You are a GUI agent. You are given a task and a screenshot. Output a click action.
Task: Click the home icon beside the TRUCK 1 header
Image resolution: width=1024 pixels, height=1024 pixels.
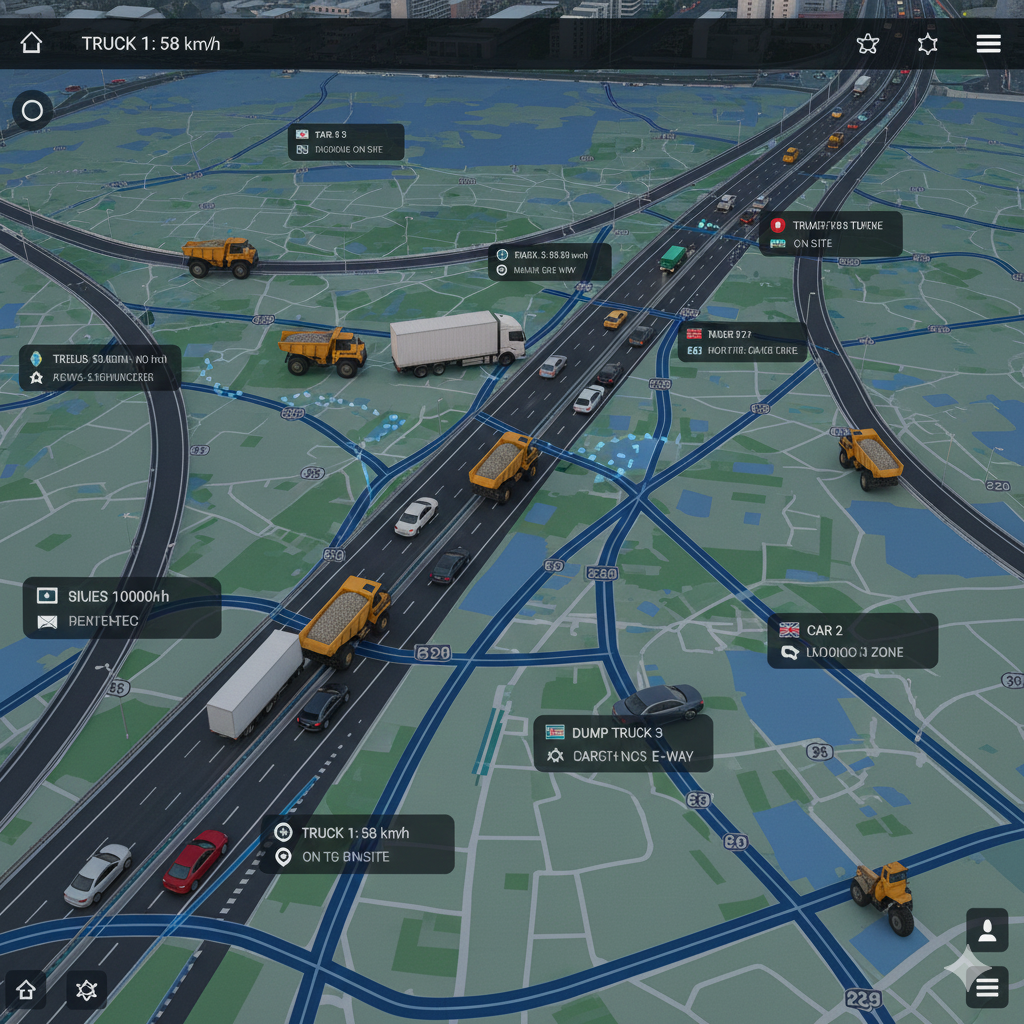[31, 43]
